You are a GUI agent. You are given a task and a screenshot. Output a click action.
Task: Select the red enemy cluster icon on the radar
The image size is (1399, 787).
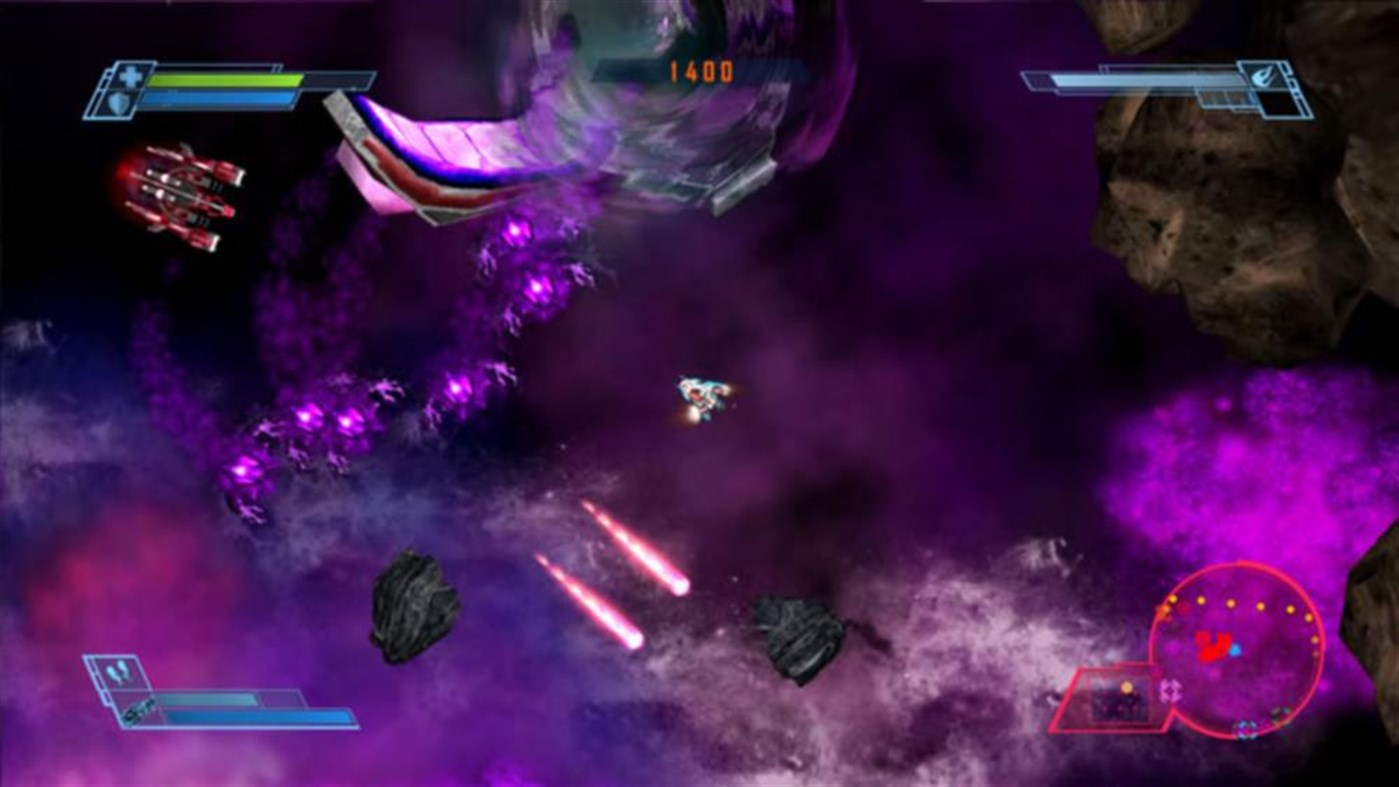tap(1212, 645)
